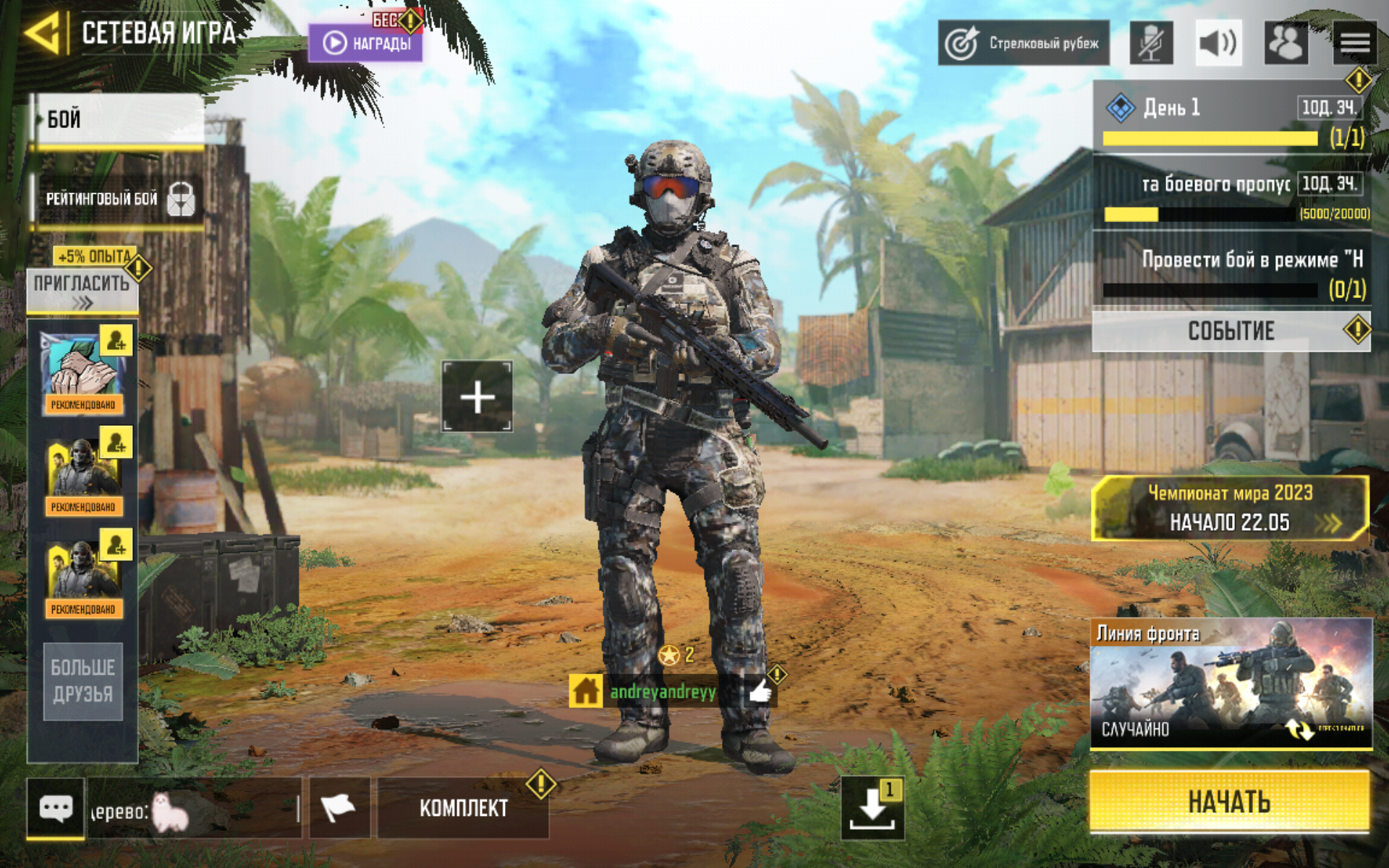The image size is (1389, 868).
Task: Start the match with Начать
Action: click(1229, 801)
